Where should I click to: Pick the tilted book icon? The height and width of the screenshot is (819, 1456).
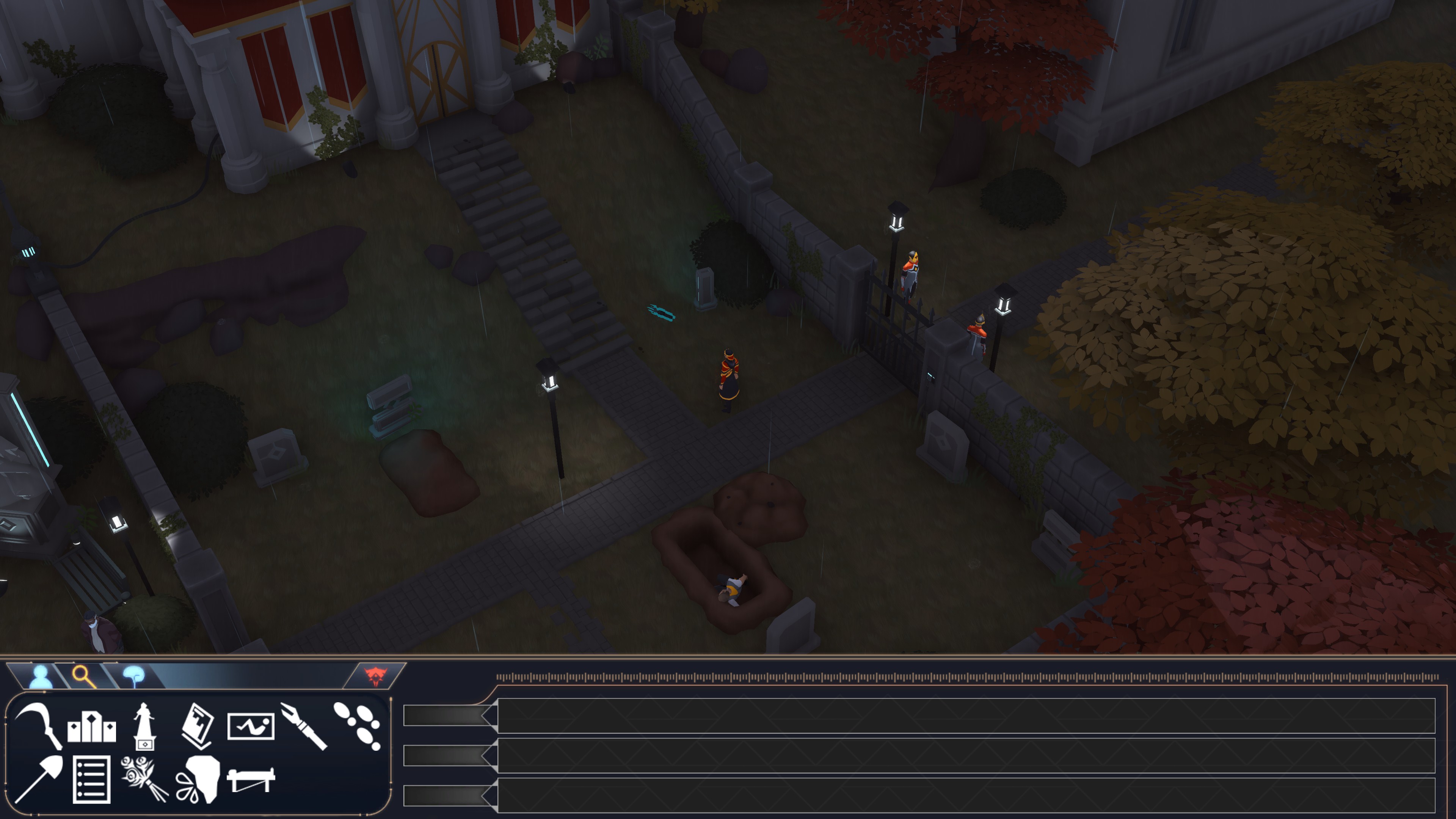click(198, 726)
